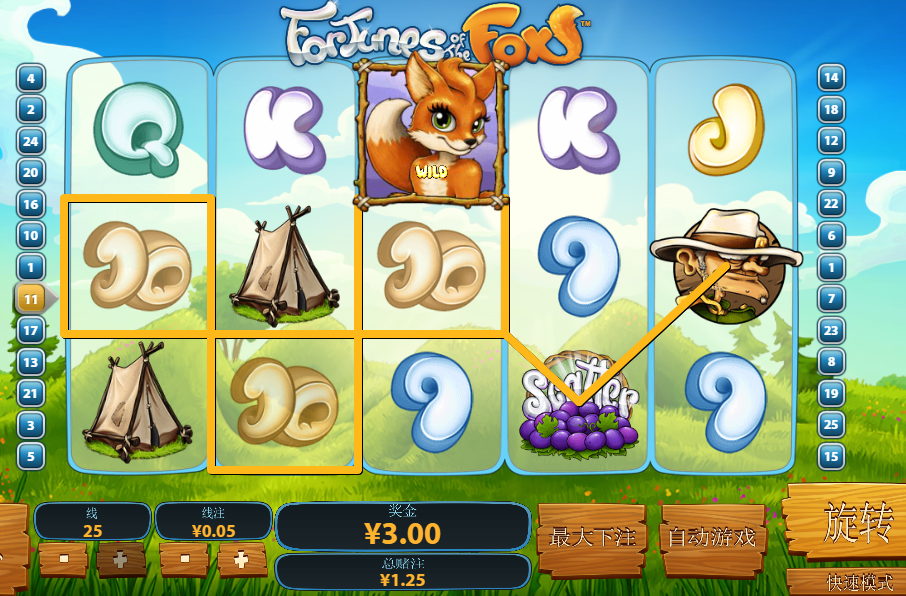Image resolution: width=906 pixels, height=596 pixels.
Task: Activate payline number 22
Action: 831,204
